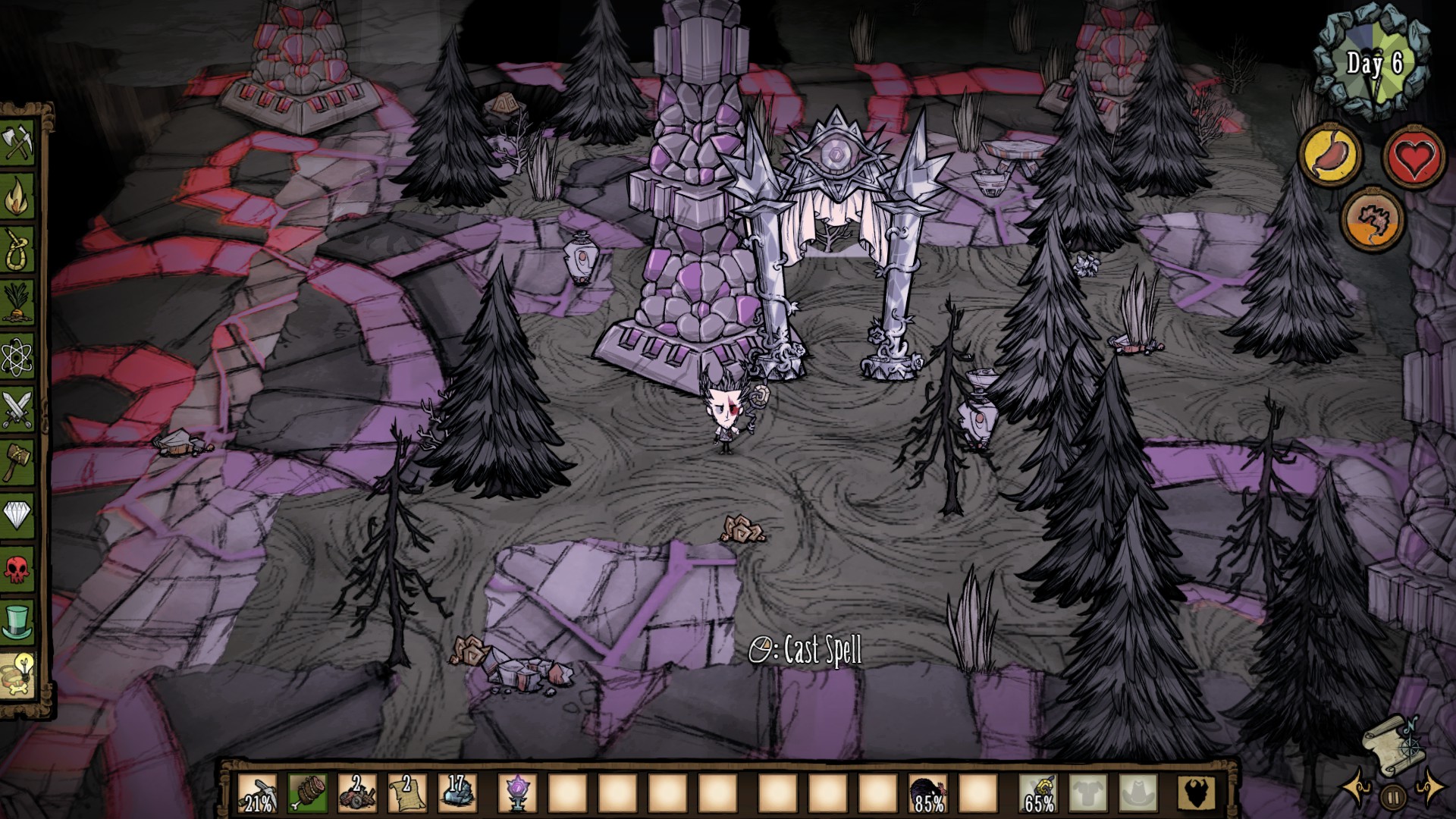Pick the papyrus scroll stack of 2
The height and width of the screenshot is (819, 1456).
click(x=407, y=793)
